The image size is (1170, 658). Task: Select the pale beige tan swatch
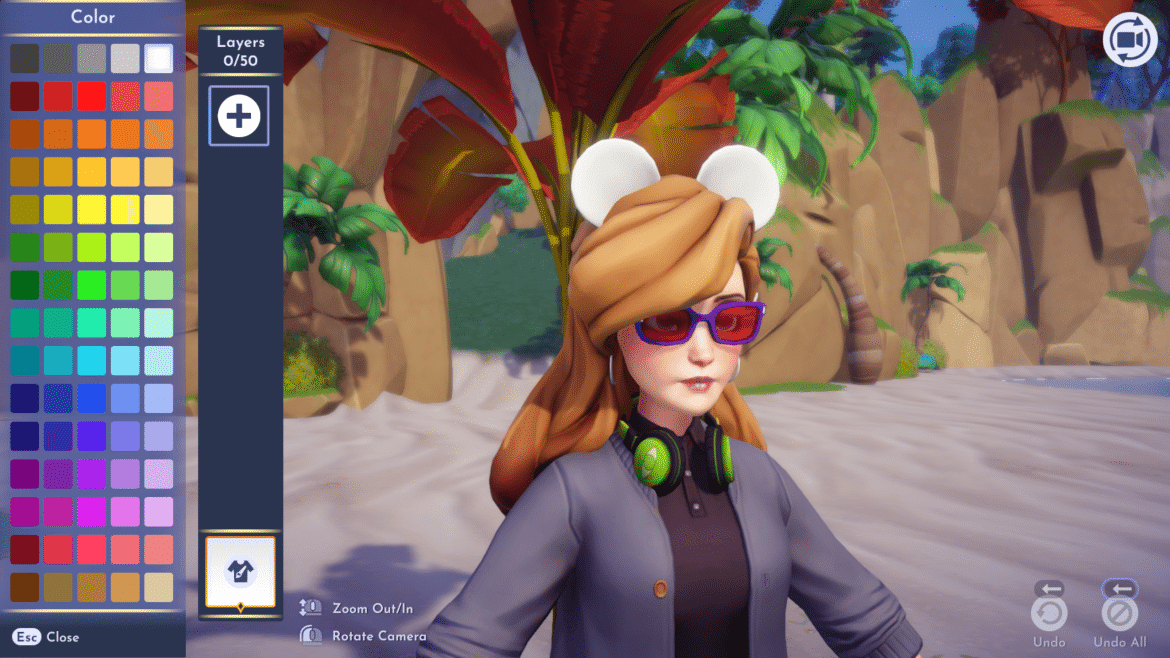[158, 587]
